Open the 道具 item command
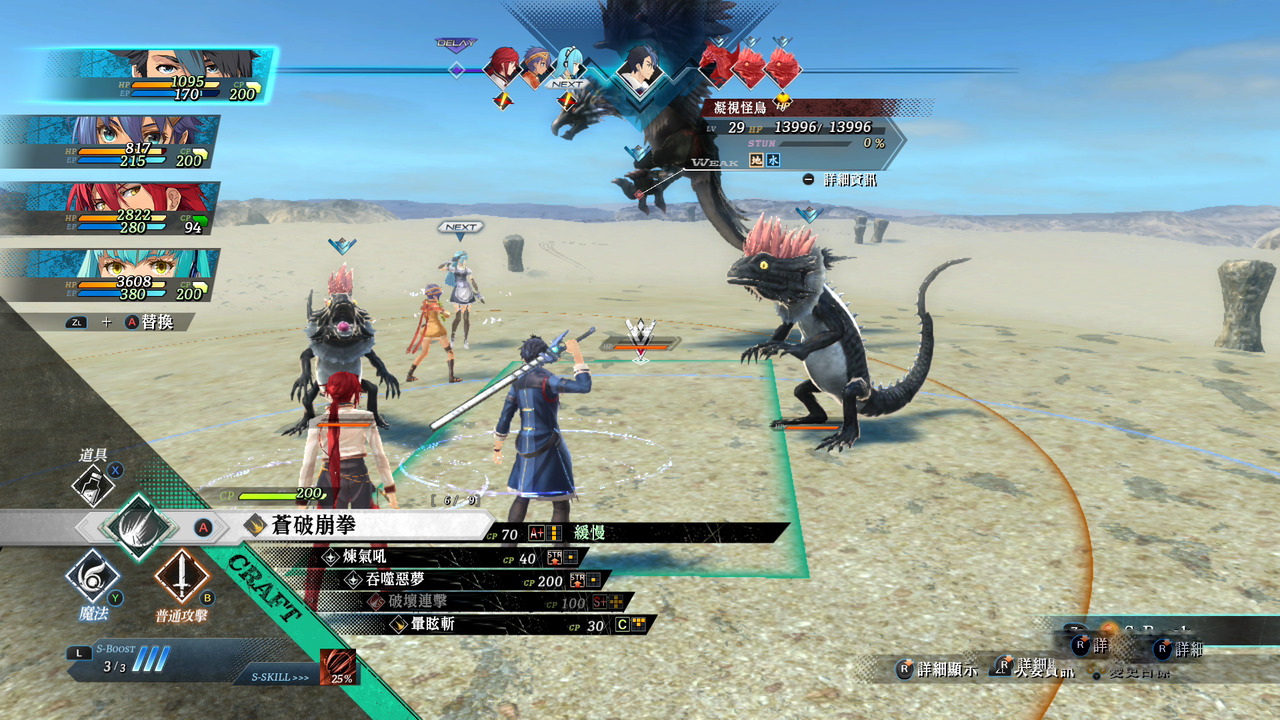This screenshot has width=1280, height=720. click(x=94, y=486)
